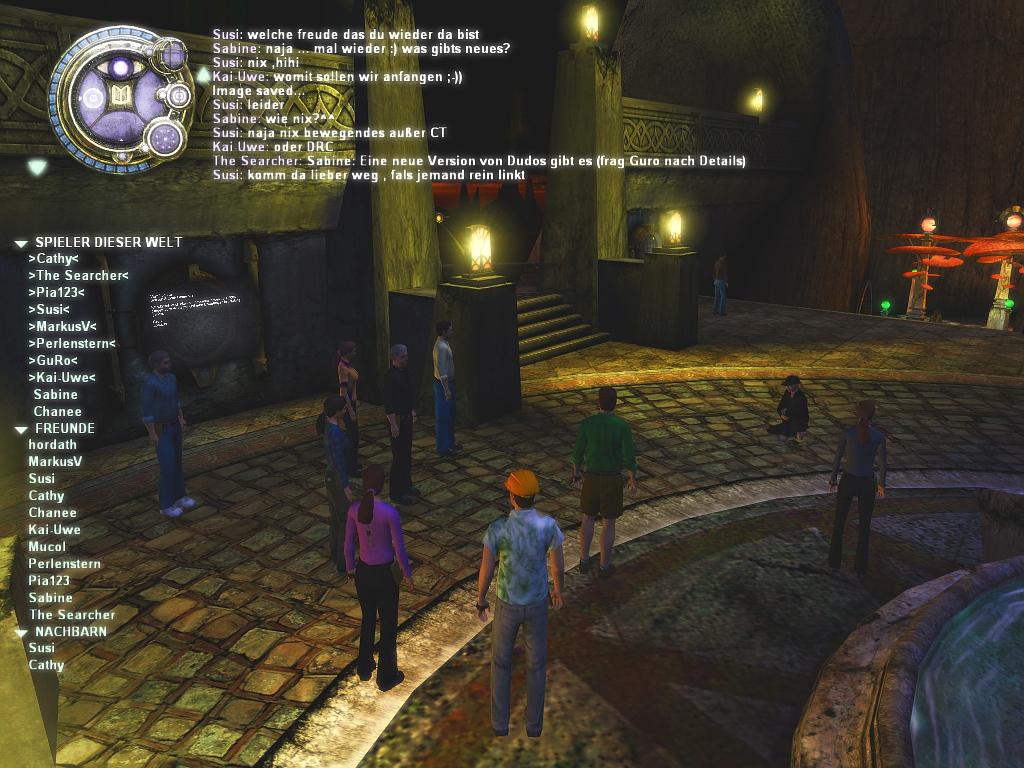Click the dotted round button on the KI

tap(168, 138)
